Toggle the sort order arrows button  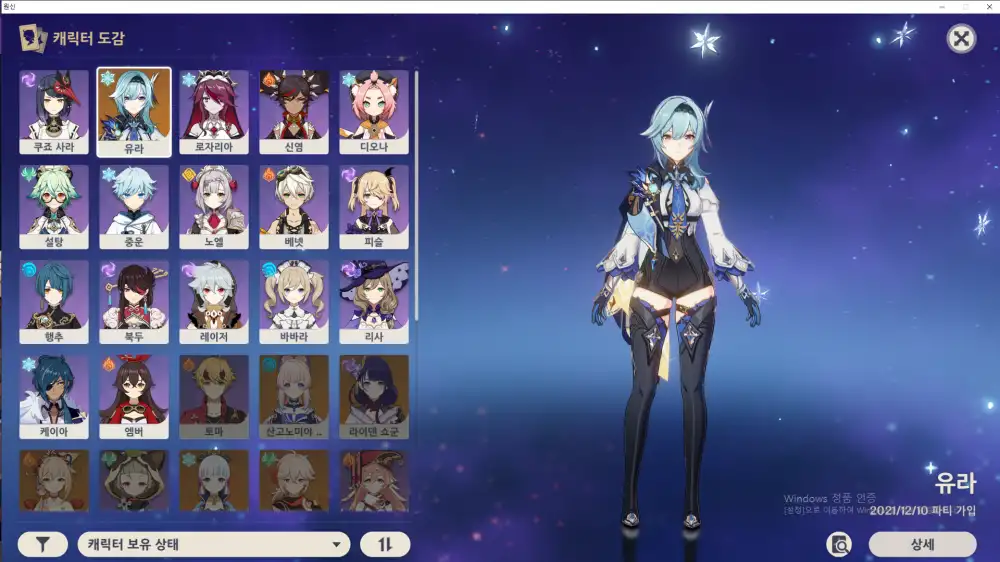pyautogui.click(x=385, y=545)
